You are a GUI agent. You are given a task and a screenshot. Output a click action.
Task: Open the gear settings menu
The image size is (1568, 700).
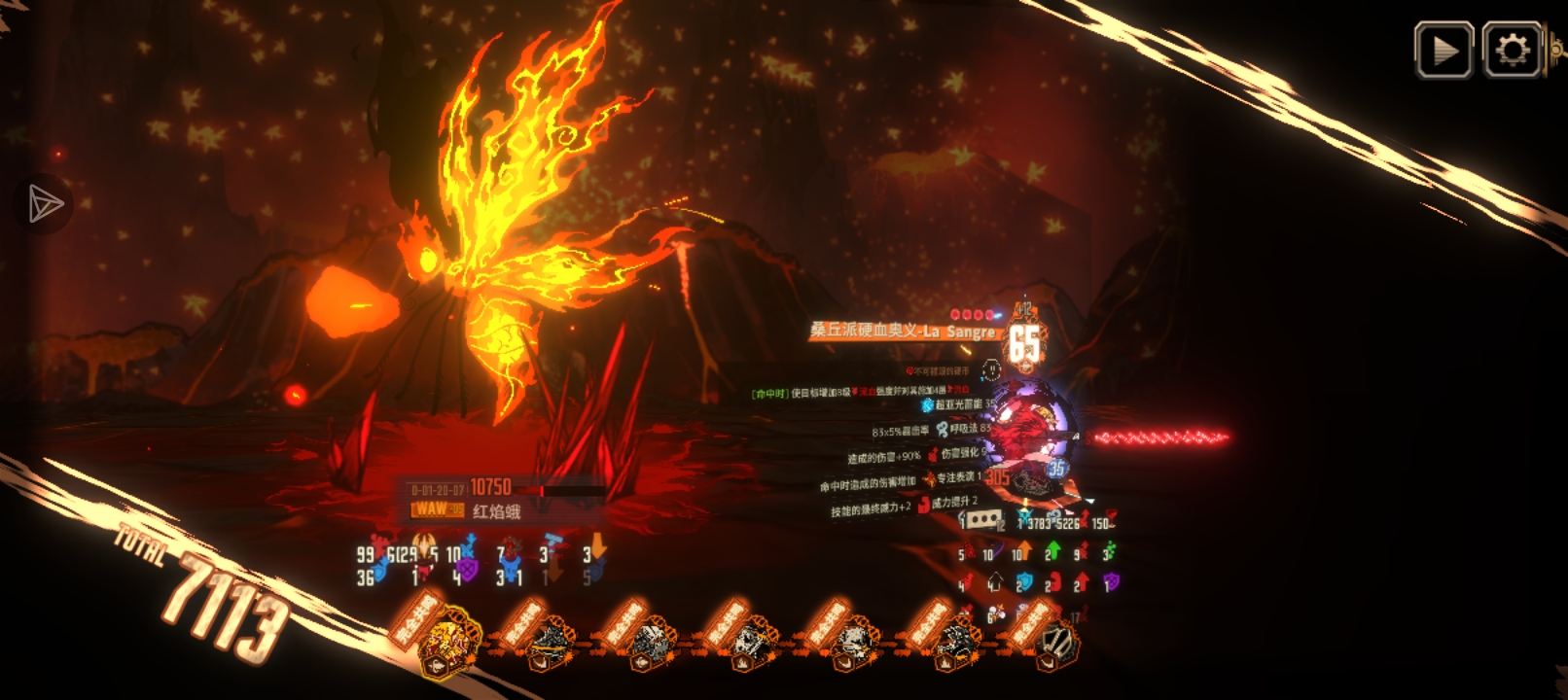[1513, 51]
